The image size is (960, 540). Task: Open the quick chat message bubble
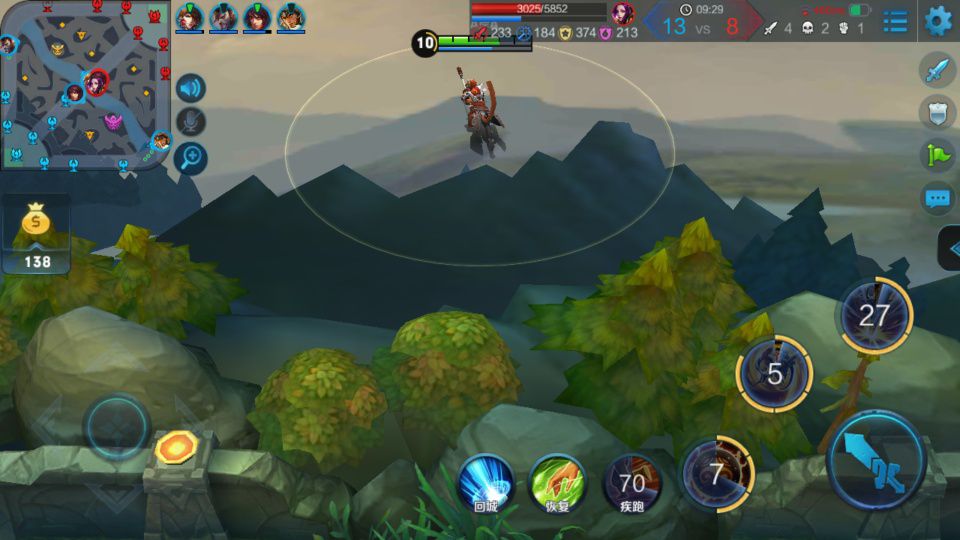tap(937, 198)
